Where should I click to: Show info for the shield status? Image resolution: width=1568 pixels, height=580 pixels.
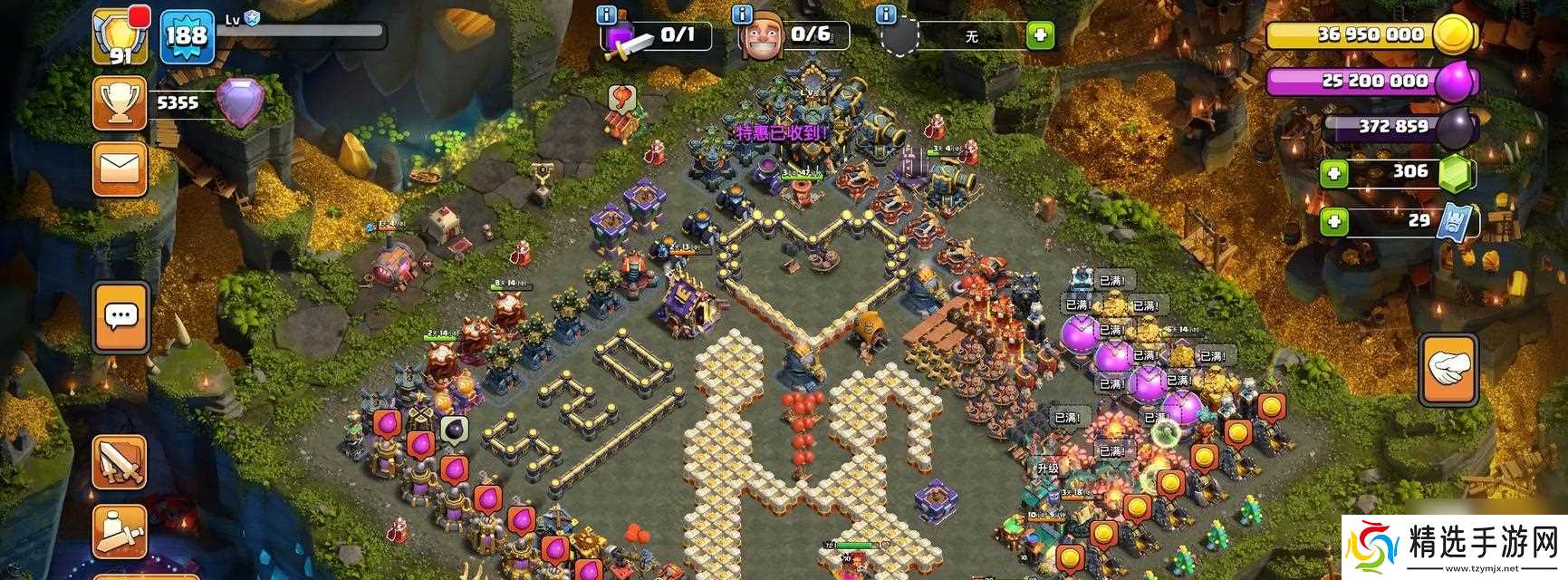[x=886, y=14]
